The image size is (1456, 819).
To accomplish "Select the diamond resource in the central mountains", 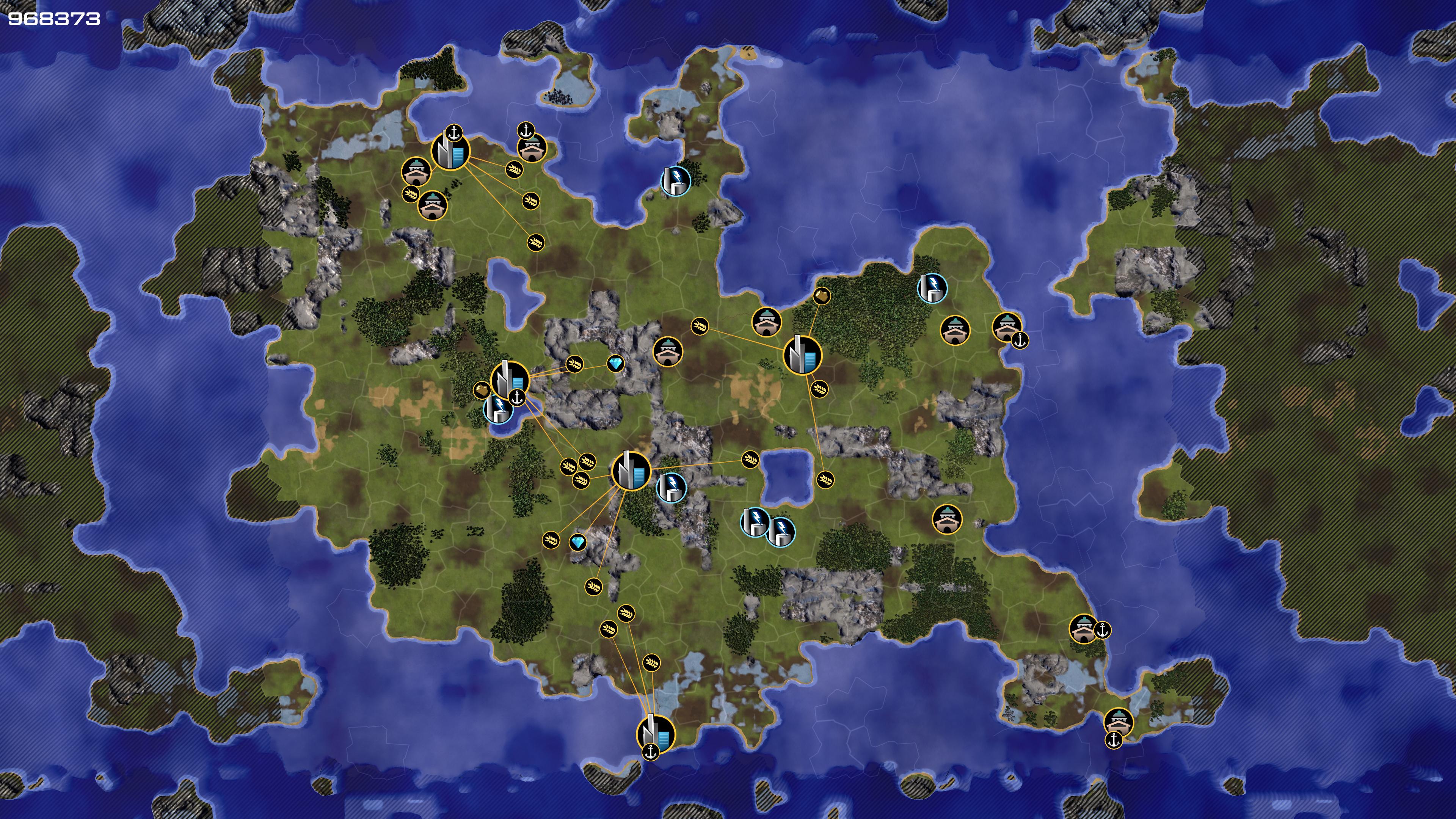I will click(x=615, y=364).
